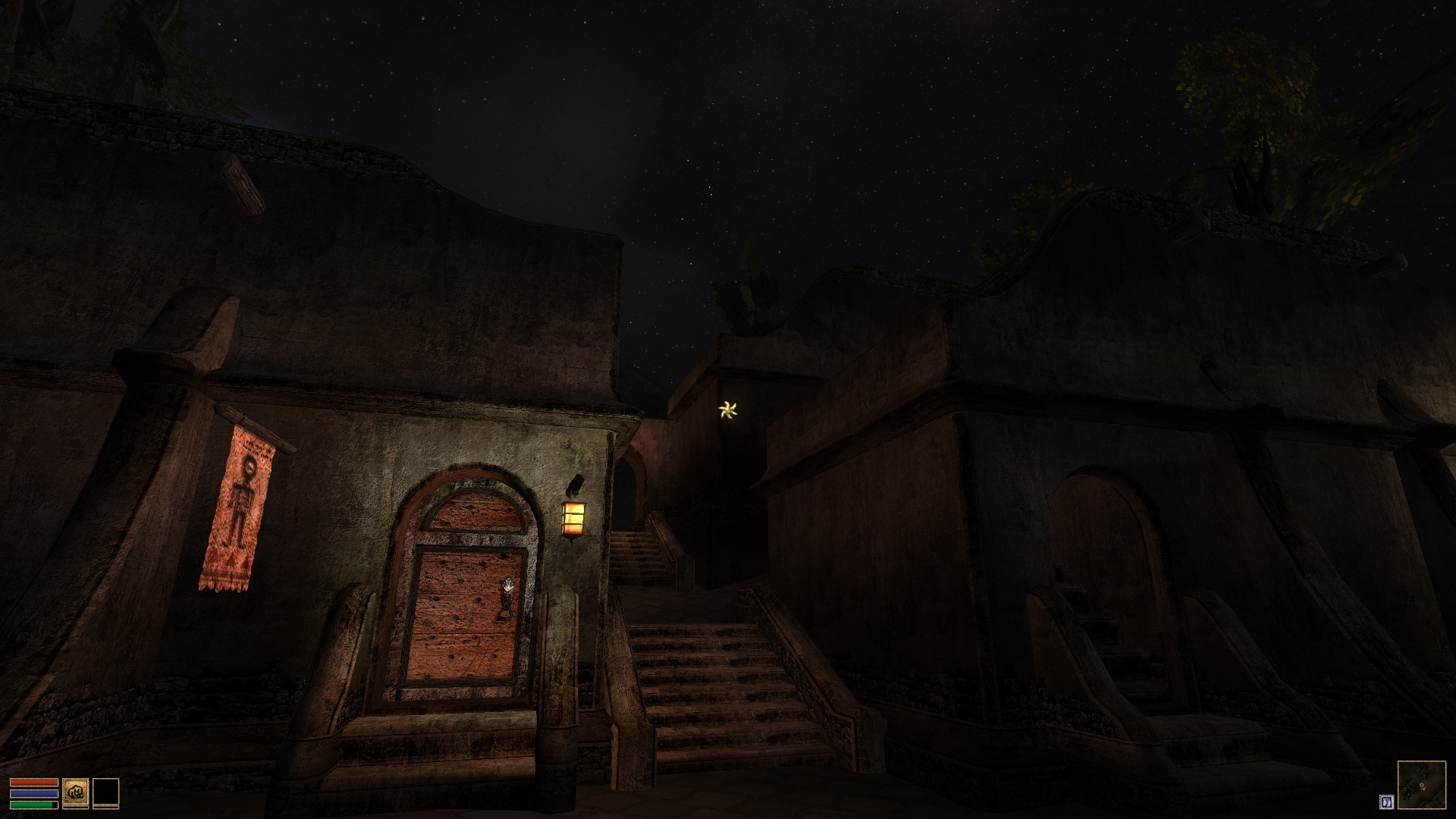
Task: Click the red health bar
Action: coord(34,782)
